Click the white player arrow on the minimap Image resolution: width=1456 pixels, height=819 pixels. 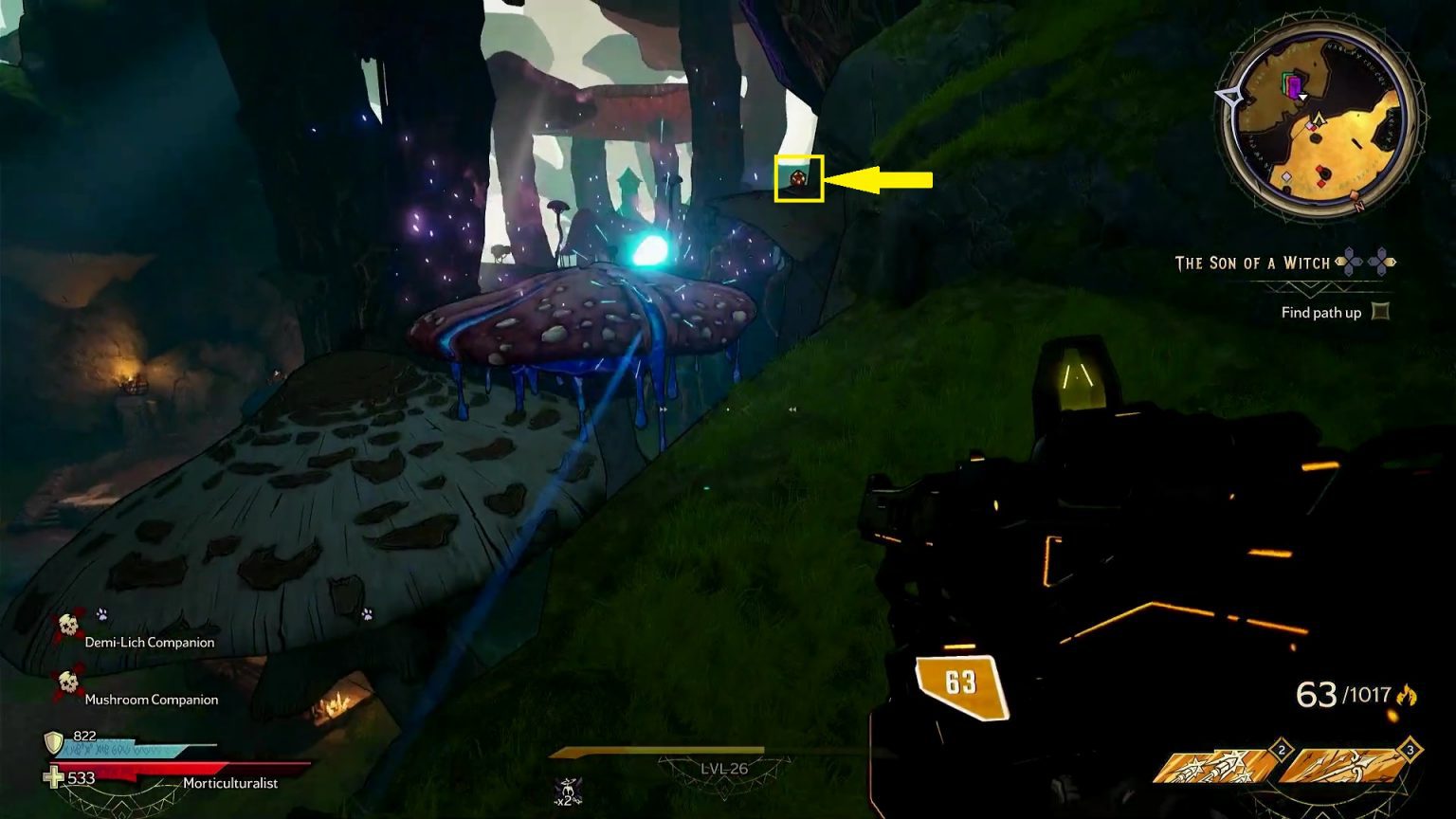[1303, 96]
